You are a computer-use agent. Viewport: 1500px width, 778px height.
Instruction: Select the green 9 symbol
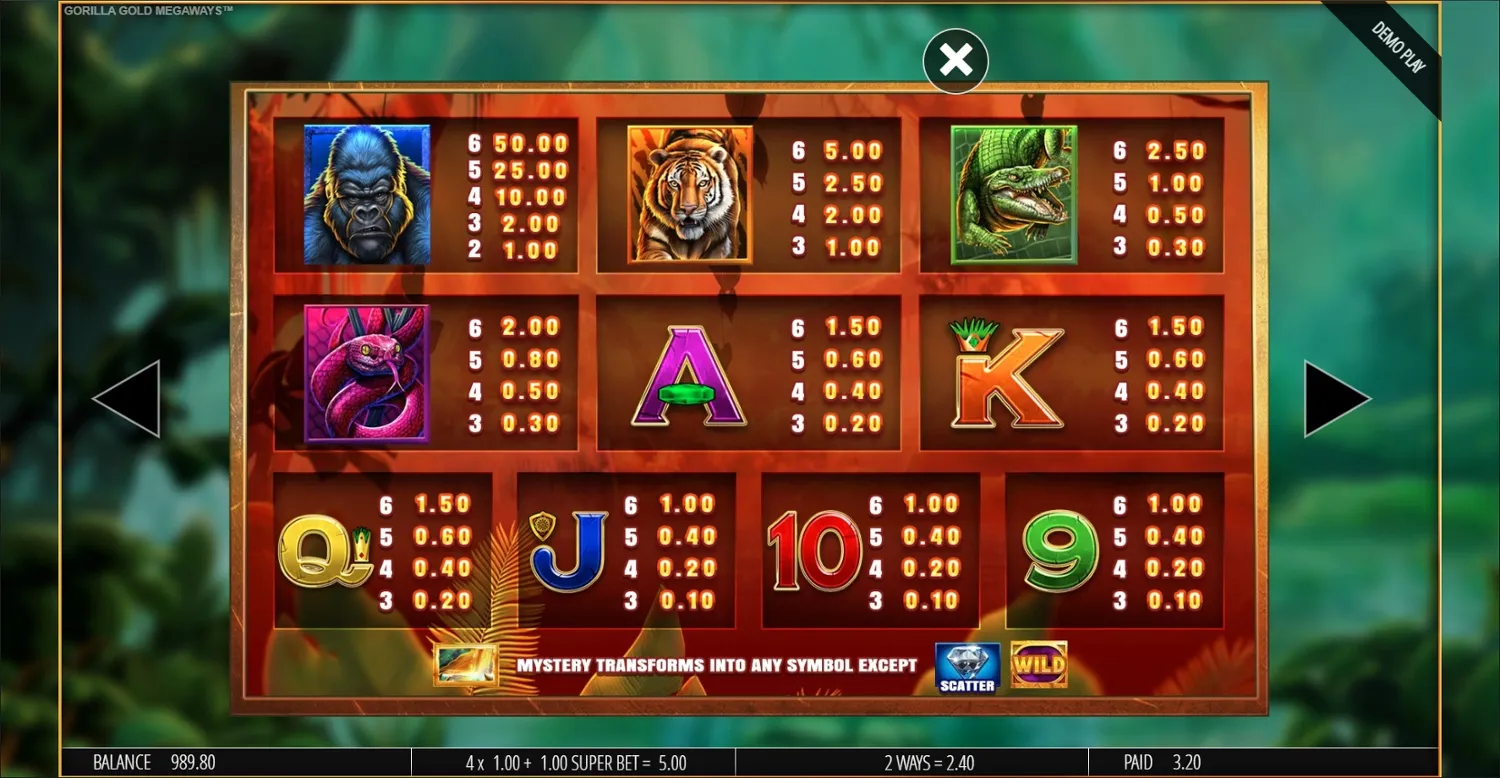(x=1055, y=550)
